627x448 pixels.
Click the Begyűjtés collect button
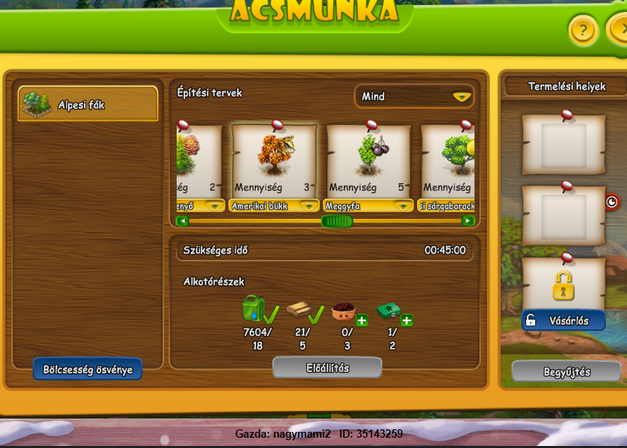566,371
